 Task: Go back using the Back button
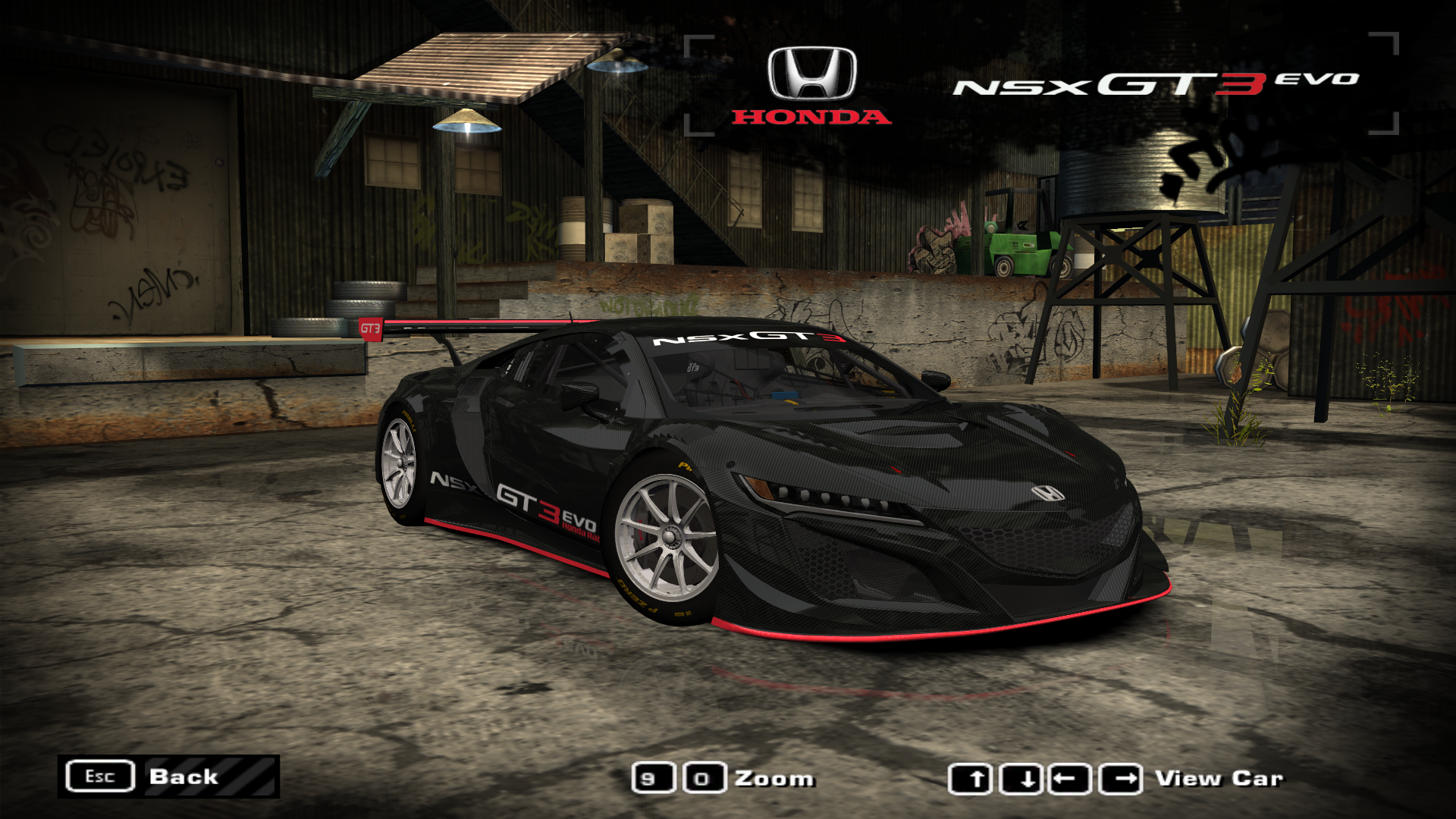click(x=168, y=777)
